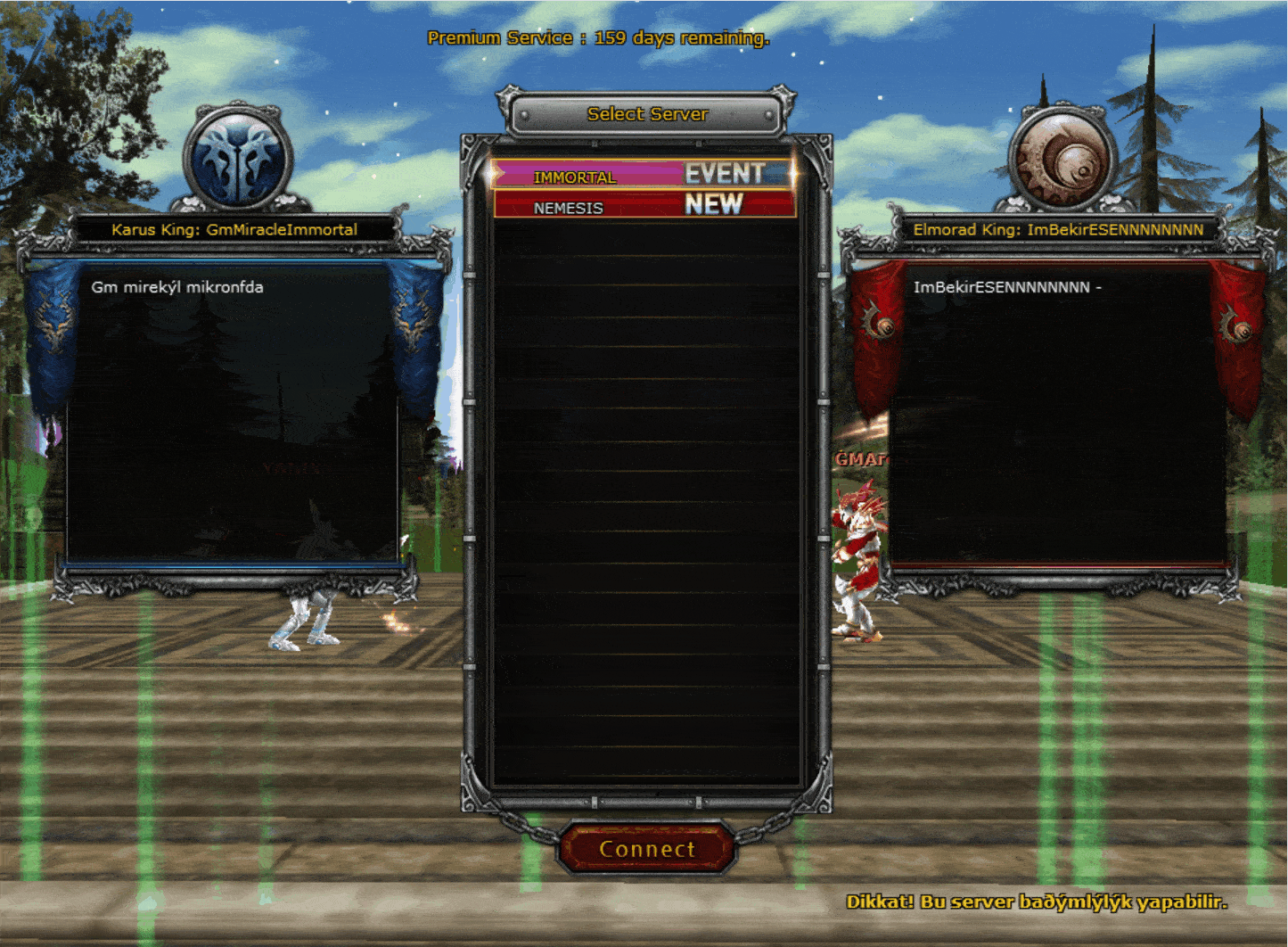Click the Karus King: GmMiracleImmortal header

pos(234,229)
